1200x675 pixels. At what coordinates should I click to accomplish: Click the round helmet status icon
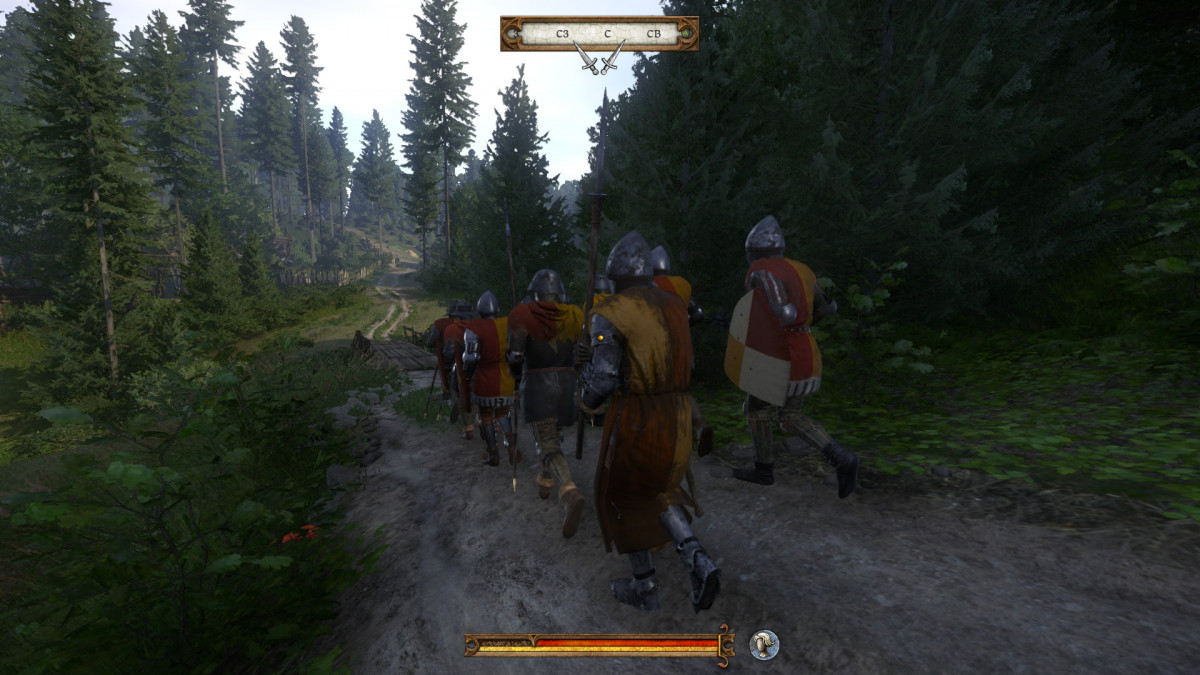(x=764, y=645)
